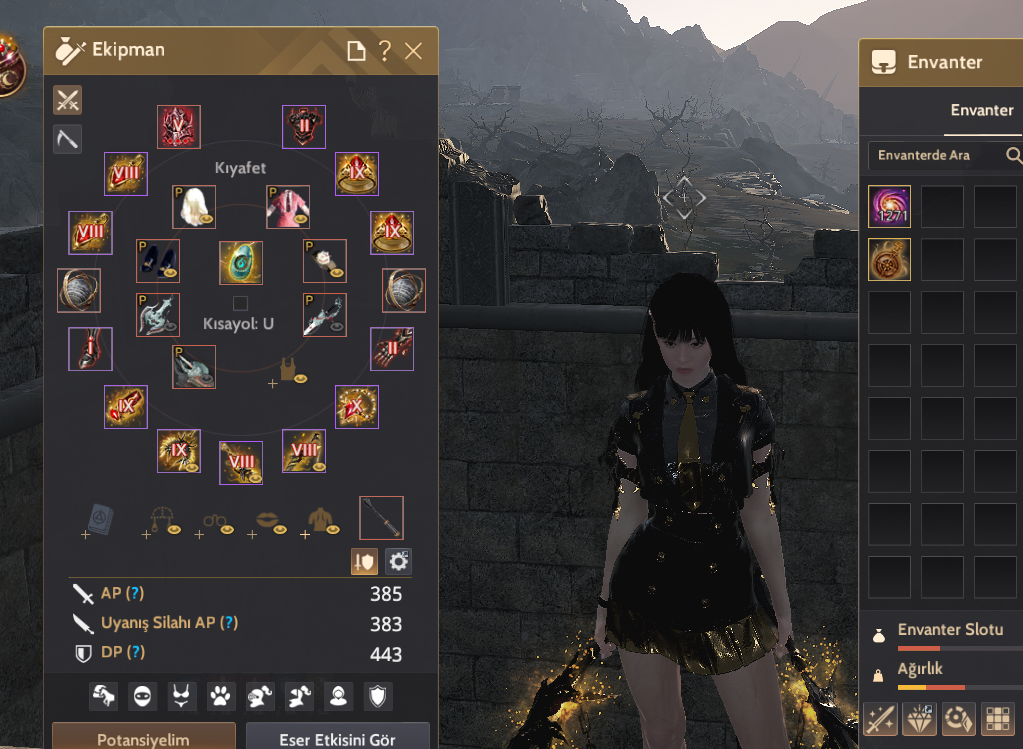The height and width of the screenshot is (749, 1023).
Task: Switch to the Envanter tab
Action: tap(982, 110)
